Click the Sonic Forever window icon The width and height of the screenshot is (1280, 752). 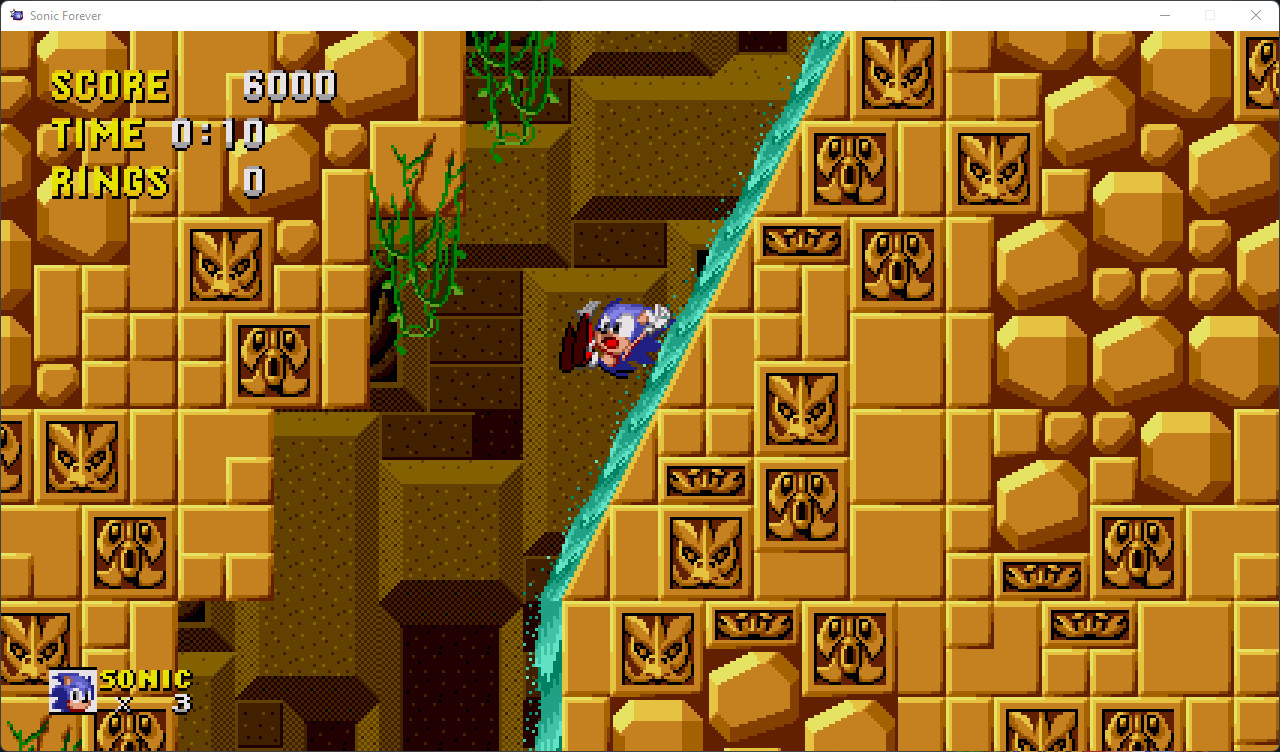[x=16, y=15]
